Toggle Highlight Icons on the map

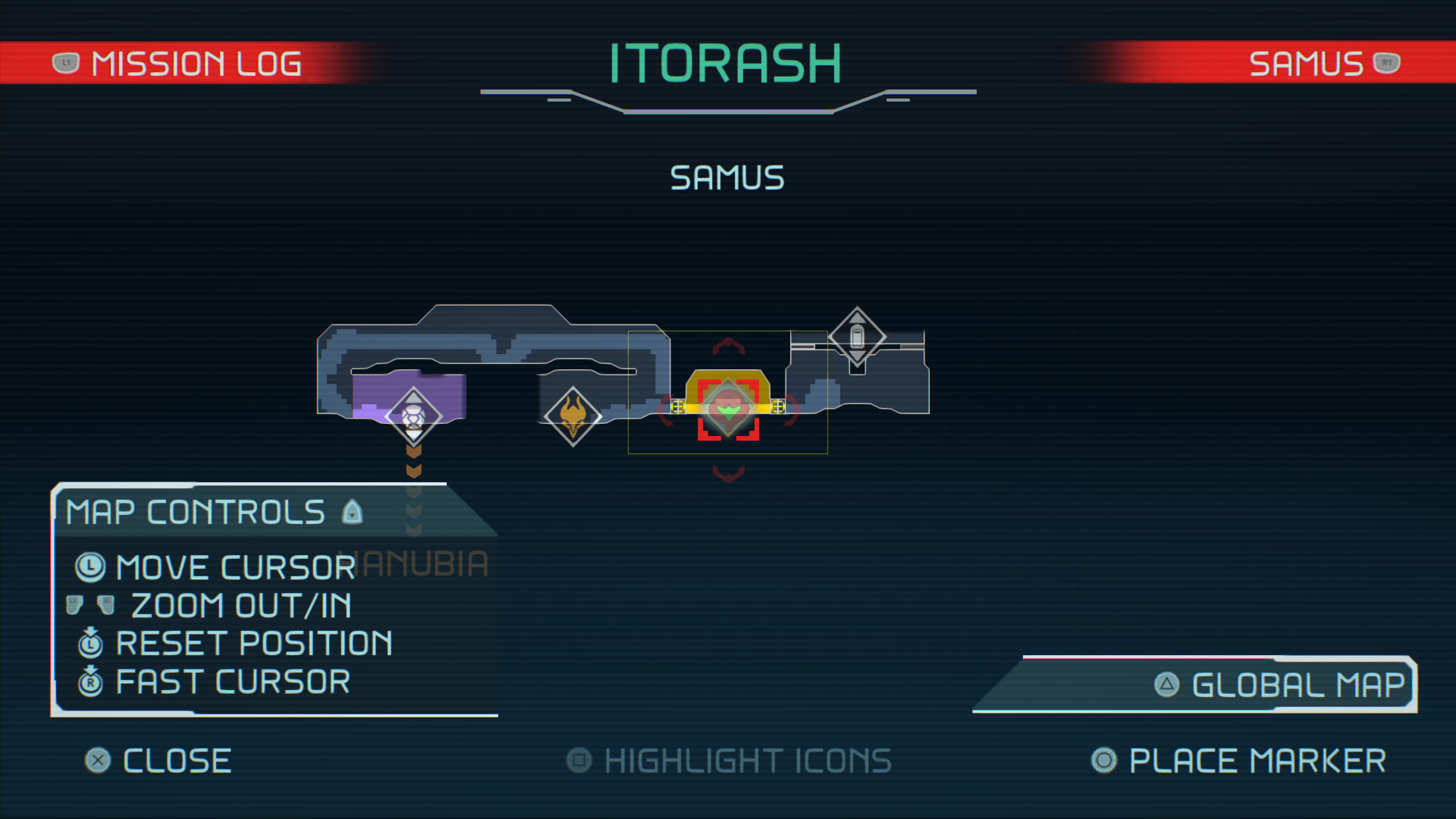point(728,761)
